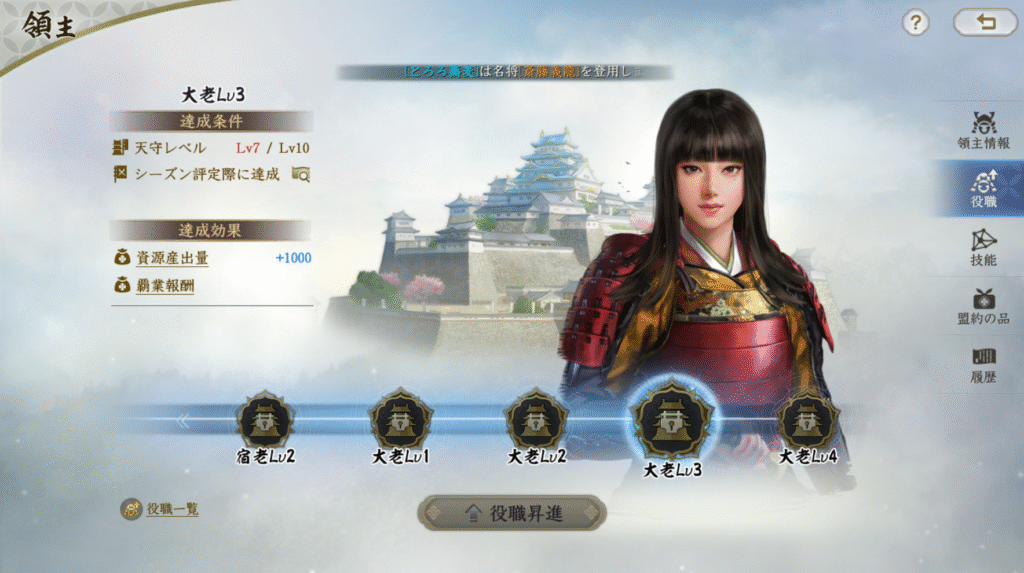View the 覇業報酬 reward link
The width and height of the screenshot is (1024, 573).
(x=165, y=286)
